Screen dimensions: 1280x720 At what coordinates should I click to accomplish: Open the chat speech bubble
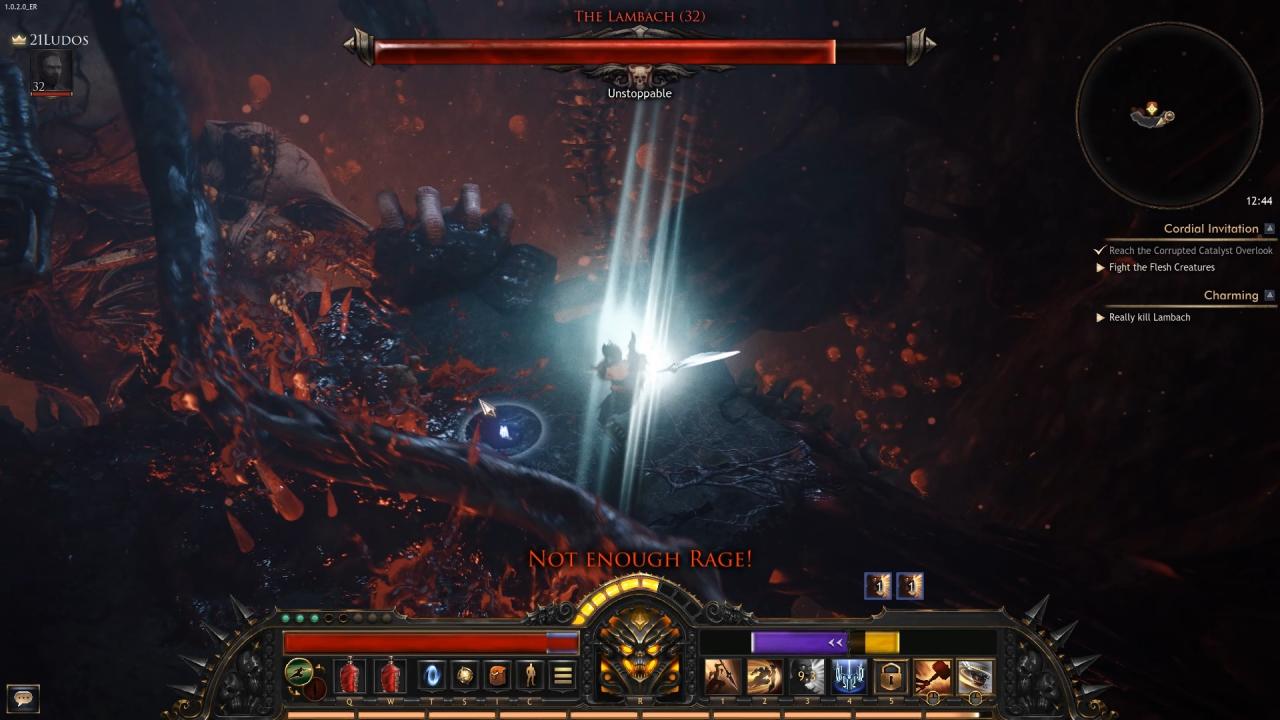pyautogui.click(x=23, y=697)
